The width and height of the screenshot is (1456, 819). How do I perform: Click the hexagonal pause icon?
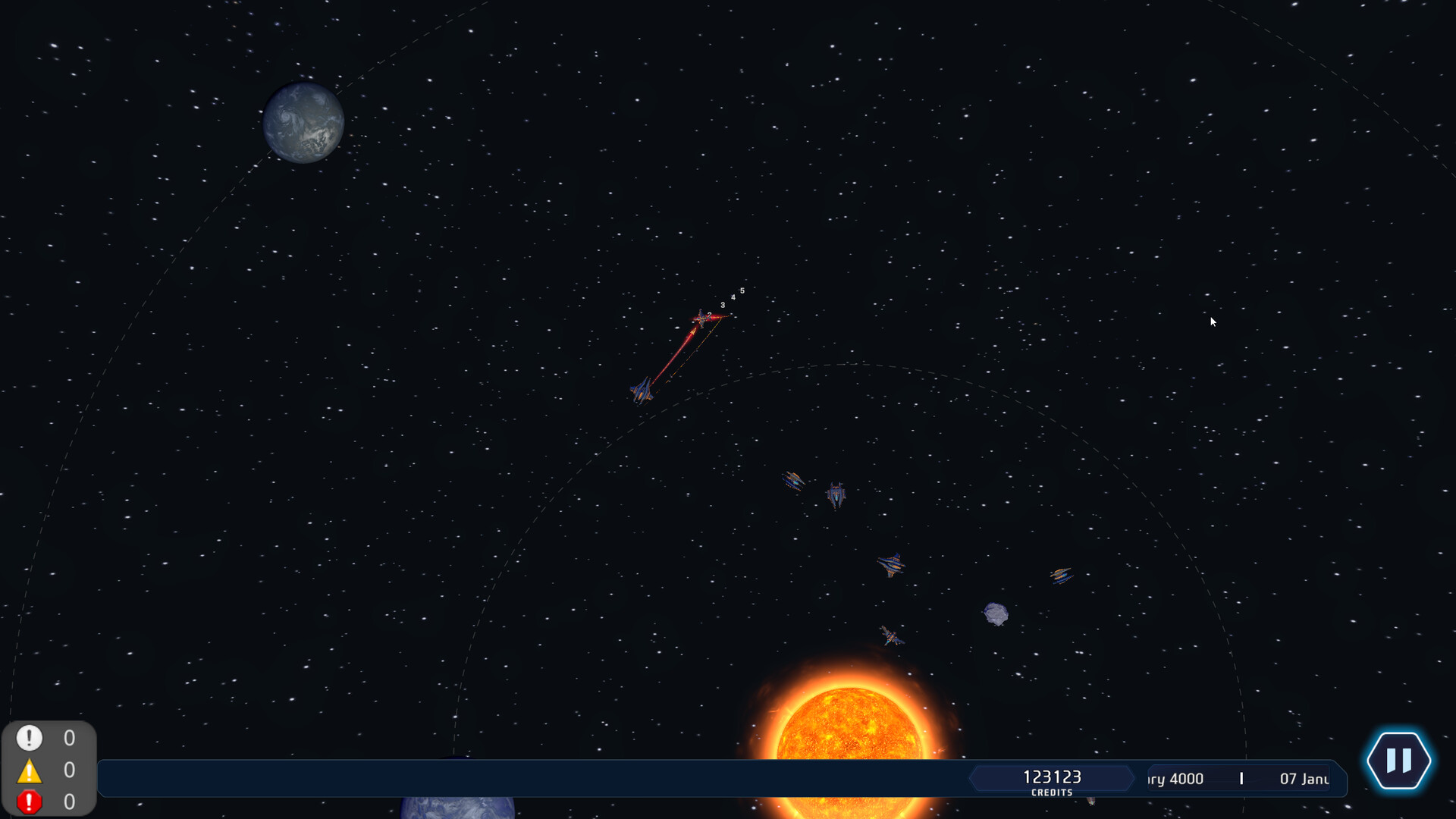pos(1400,761)
